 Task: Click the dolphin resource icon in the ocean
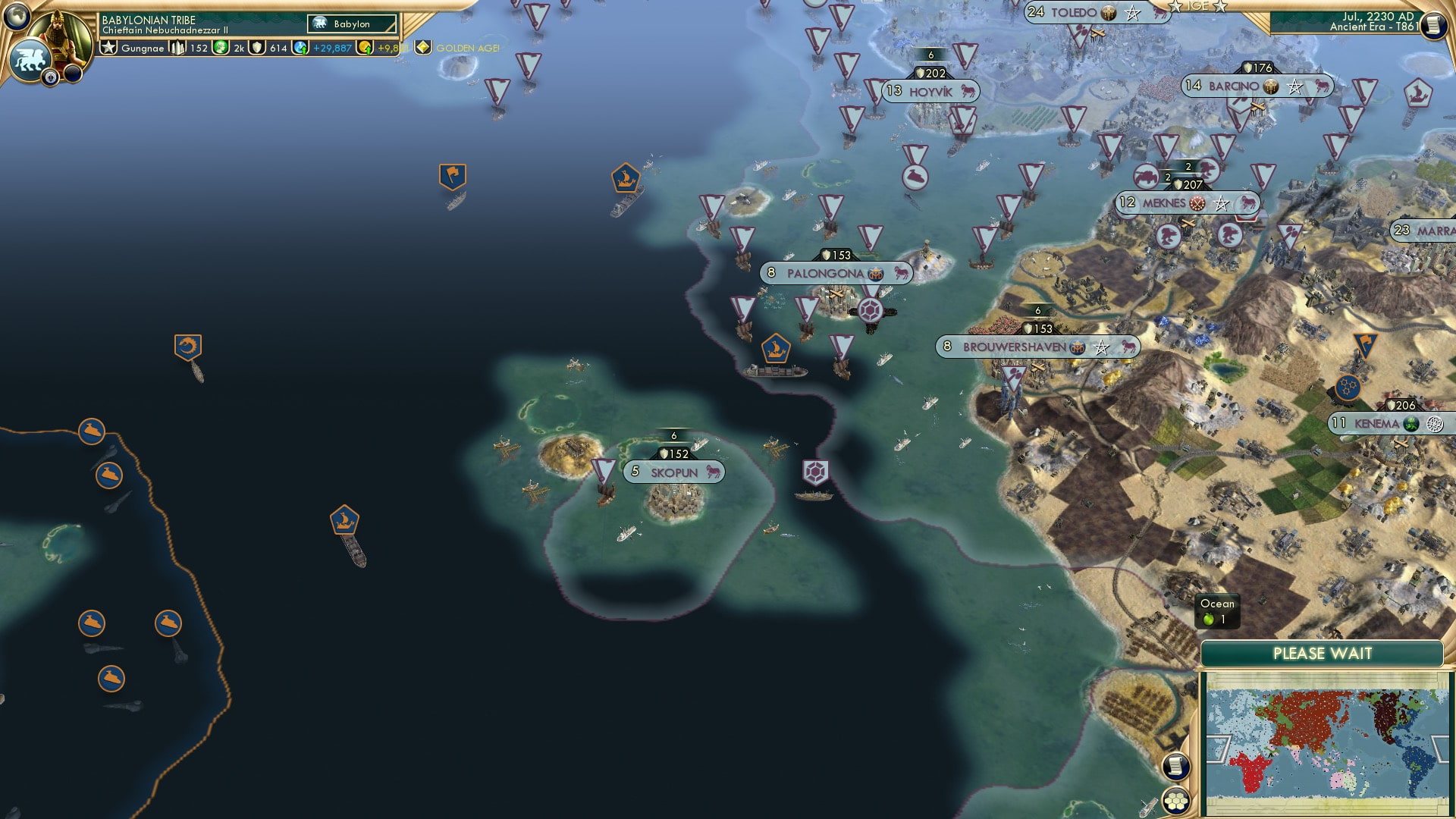click(189, 346)
